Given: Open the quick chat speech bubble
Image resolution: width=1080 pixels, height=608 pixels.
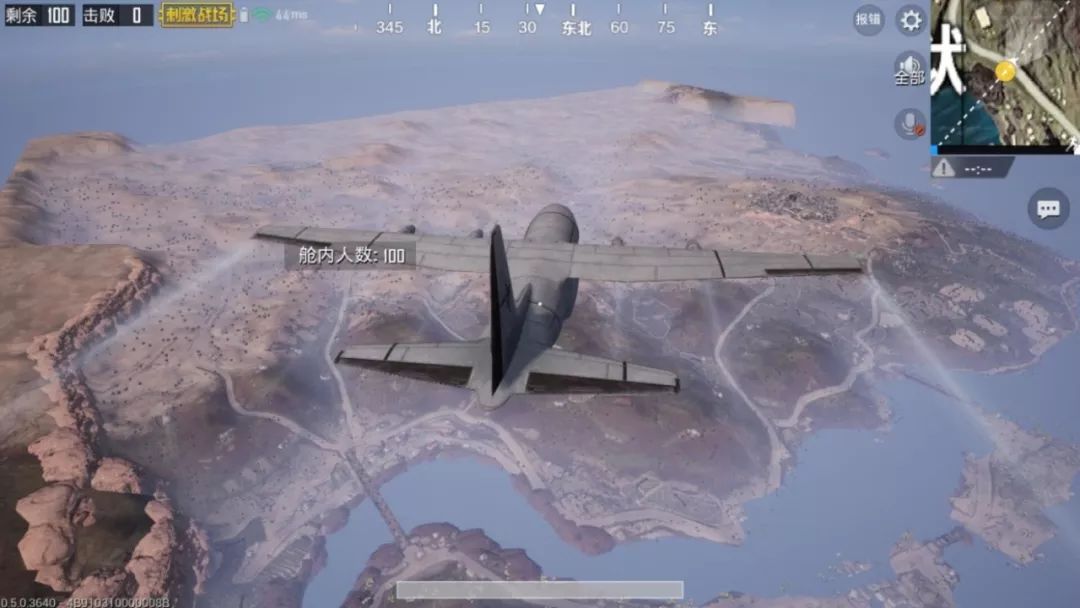Looking at the screenshot, I should point(1048,208).
